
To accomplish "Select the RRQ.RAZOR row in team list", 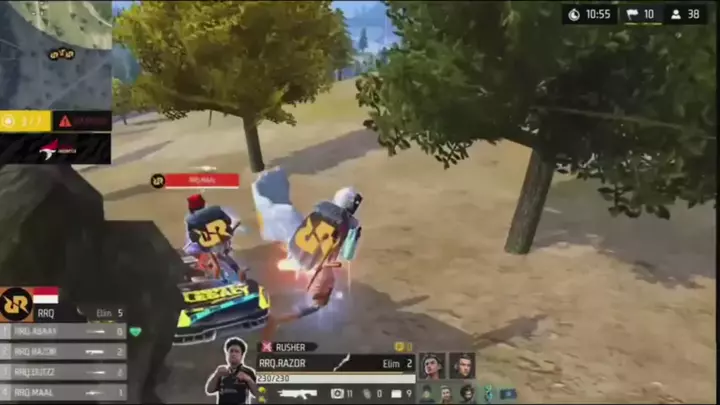I will 64,352.
